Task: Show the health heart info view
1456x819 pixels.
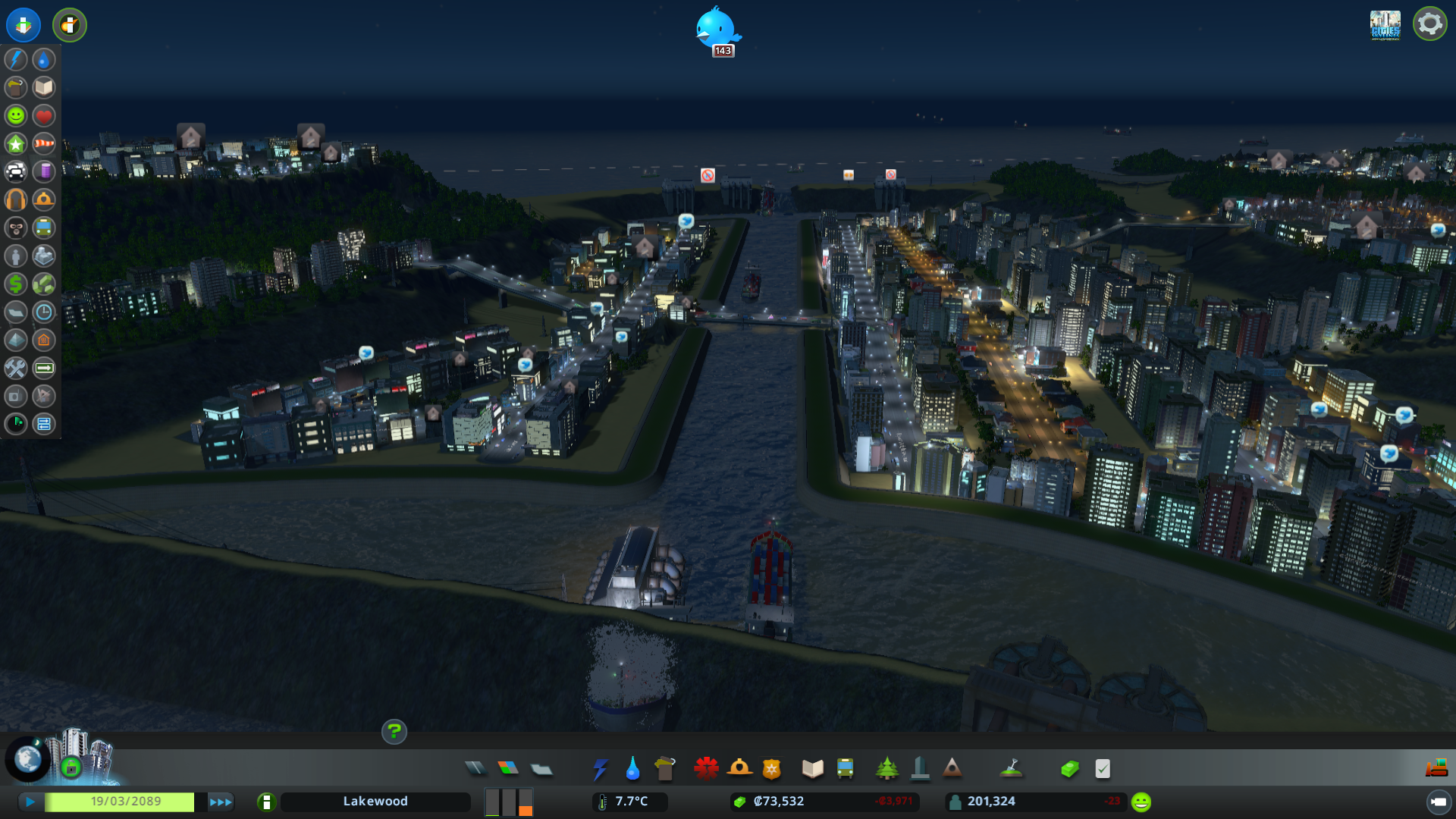Action: [44, 115]
